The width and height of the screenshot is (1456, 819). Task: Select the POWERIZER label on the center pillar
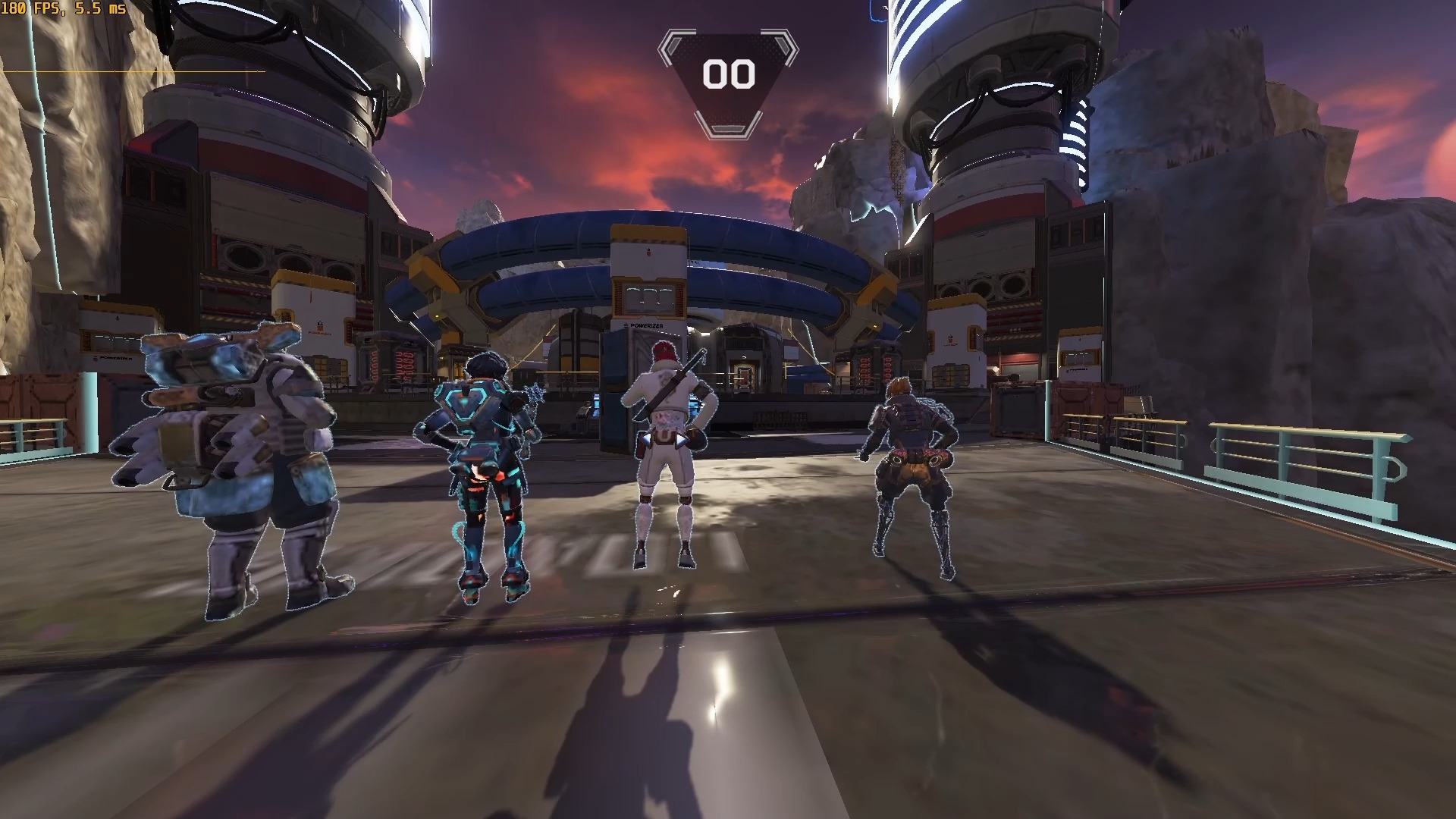coord(647,326)
